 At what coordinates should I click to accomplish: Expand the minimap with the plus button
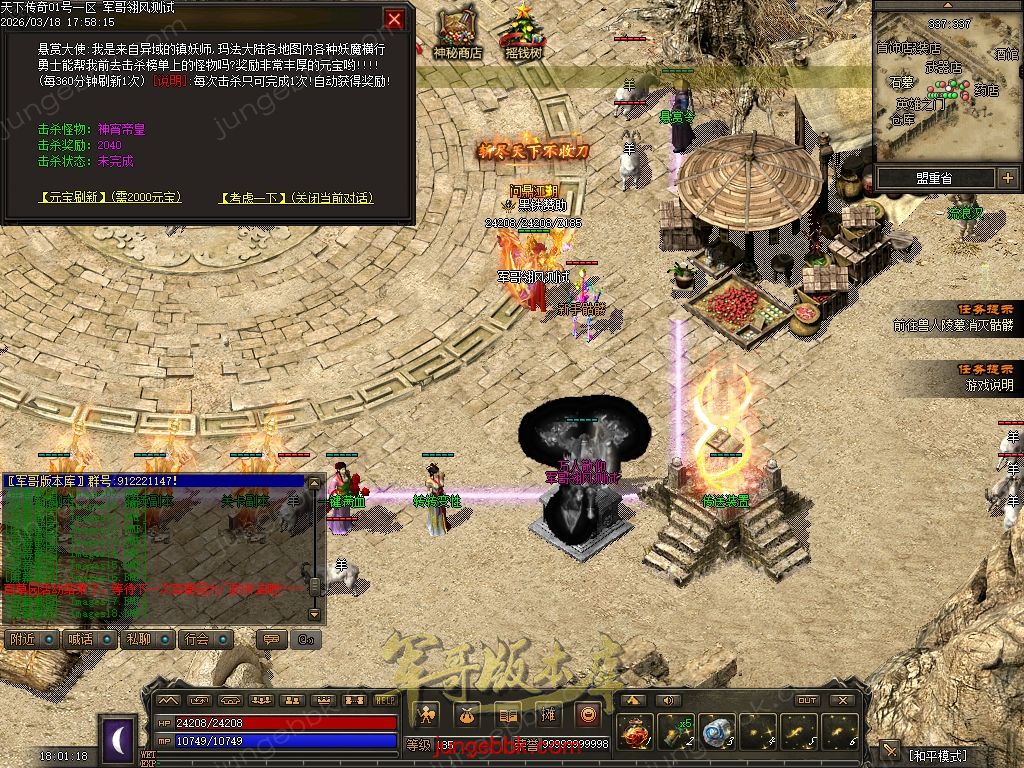pos(1006,178)
